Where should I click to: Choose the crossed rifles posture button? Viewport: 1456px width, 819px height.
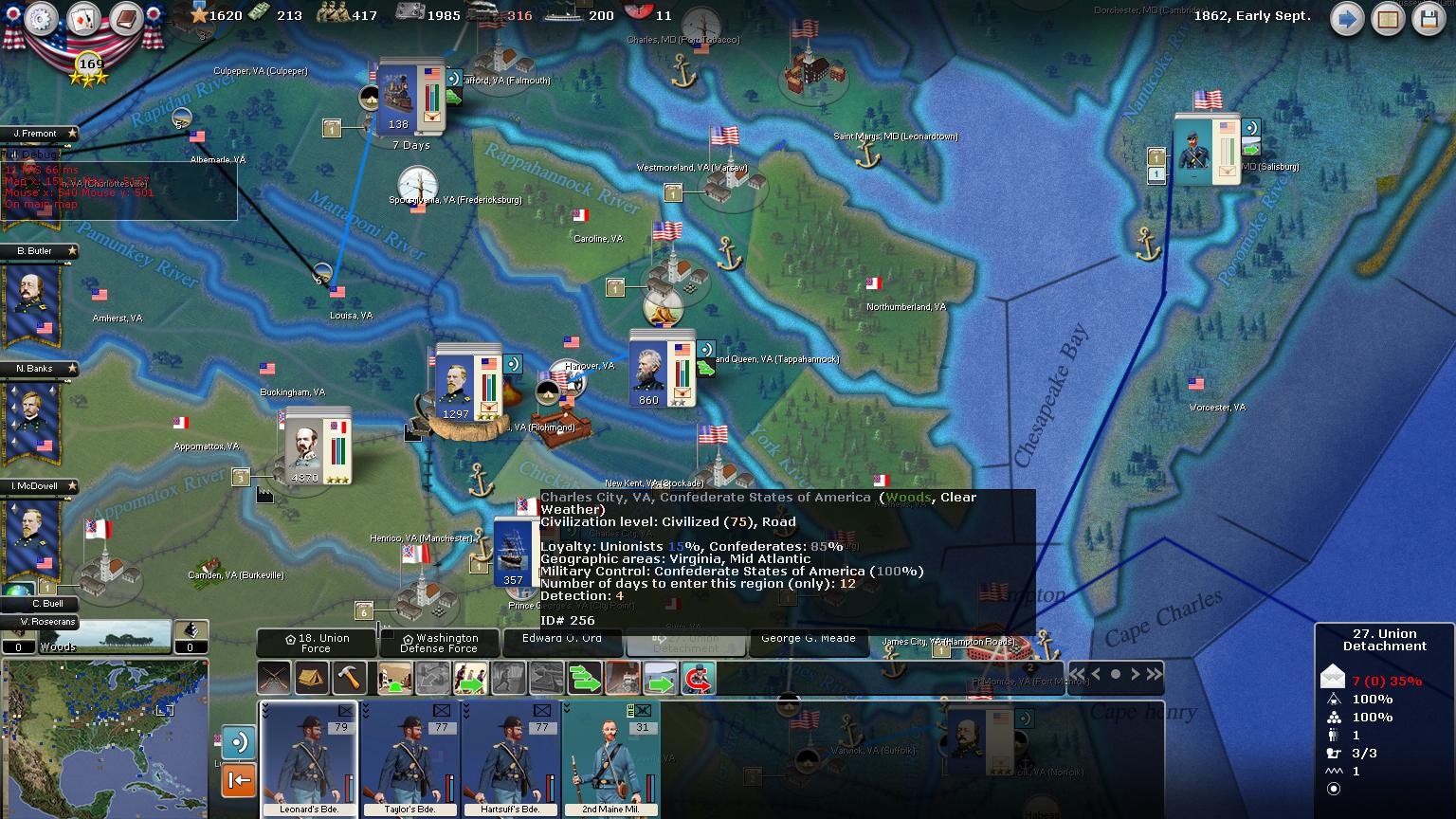[275, 679]
